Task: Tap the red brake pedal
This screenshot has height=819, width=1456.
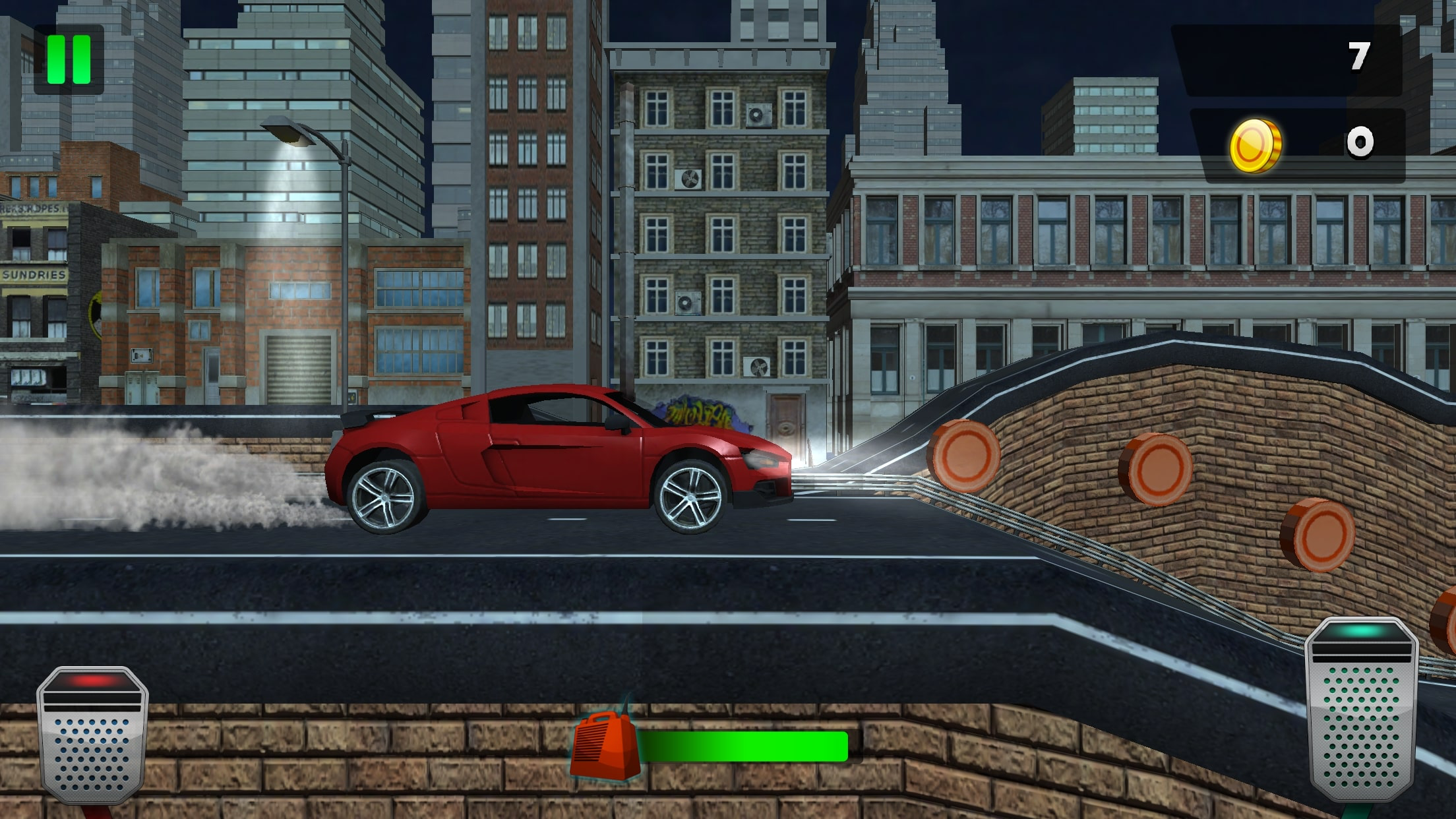Action: [x=92, y=735]
